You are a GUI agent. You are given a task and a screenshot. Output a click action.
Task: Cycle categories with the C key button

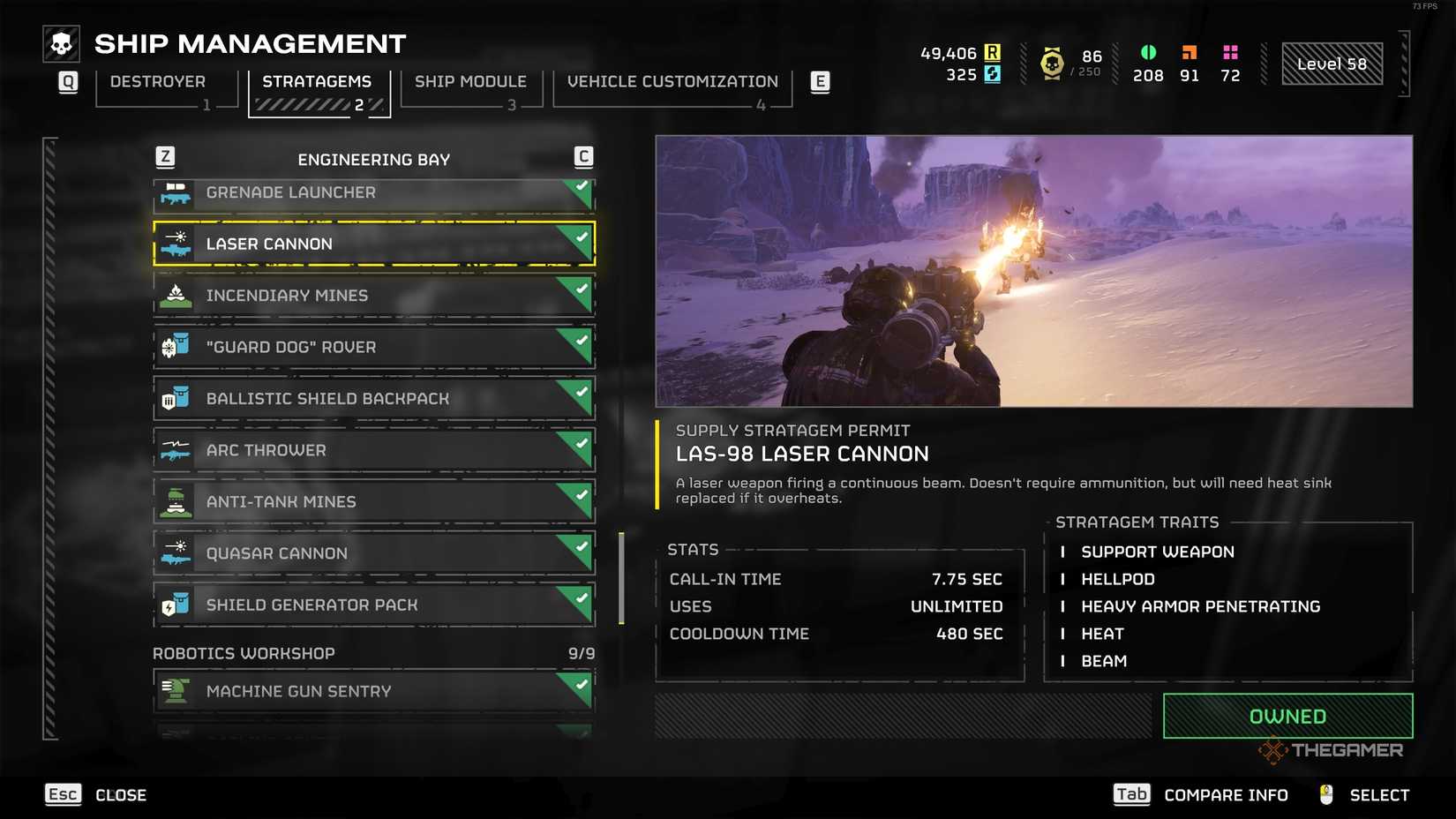pos(582,154)
